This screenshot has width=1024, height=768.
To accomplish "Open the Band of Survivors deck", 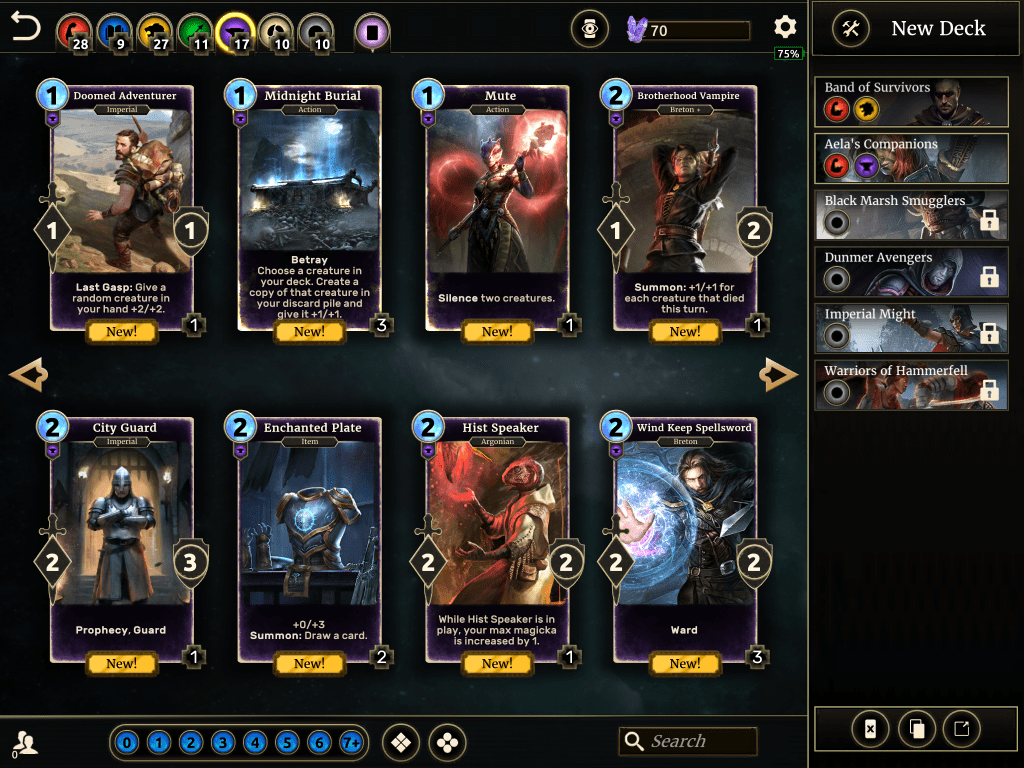I will (x=911, y=102).
